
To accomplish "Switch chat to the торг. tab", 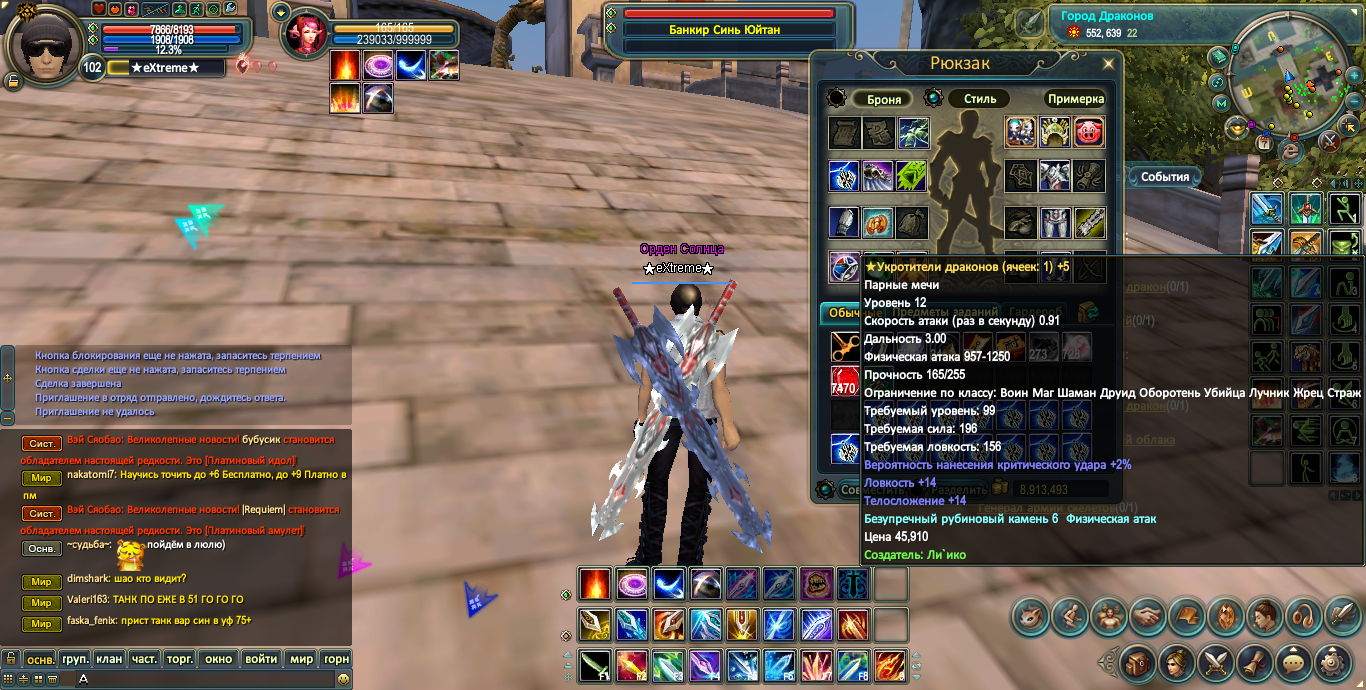I will coord(180,659).
